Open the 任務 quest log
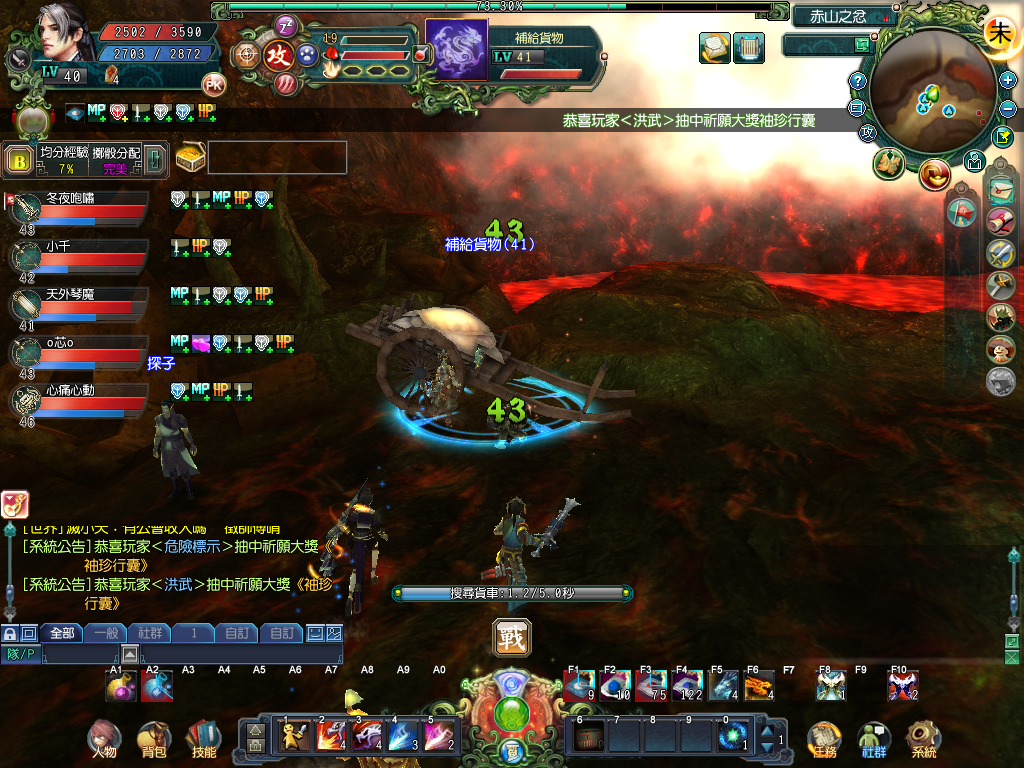Image resolution: width=1024 pixels, height=768 pixels. [x=823, y=740]
